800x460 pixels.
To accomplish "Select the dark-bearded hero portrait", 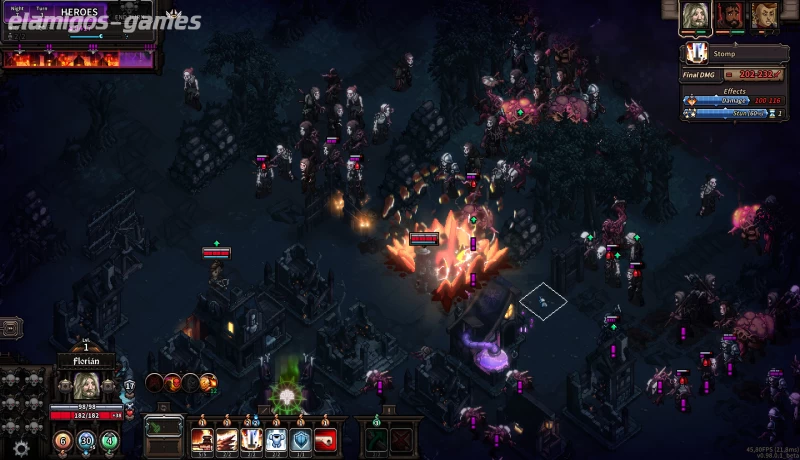I will 730,17.
